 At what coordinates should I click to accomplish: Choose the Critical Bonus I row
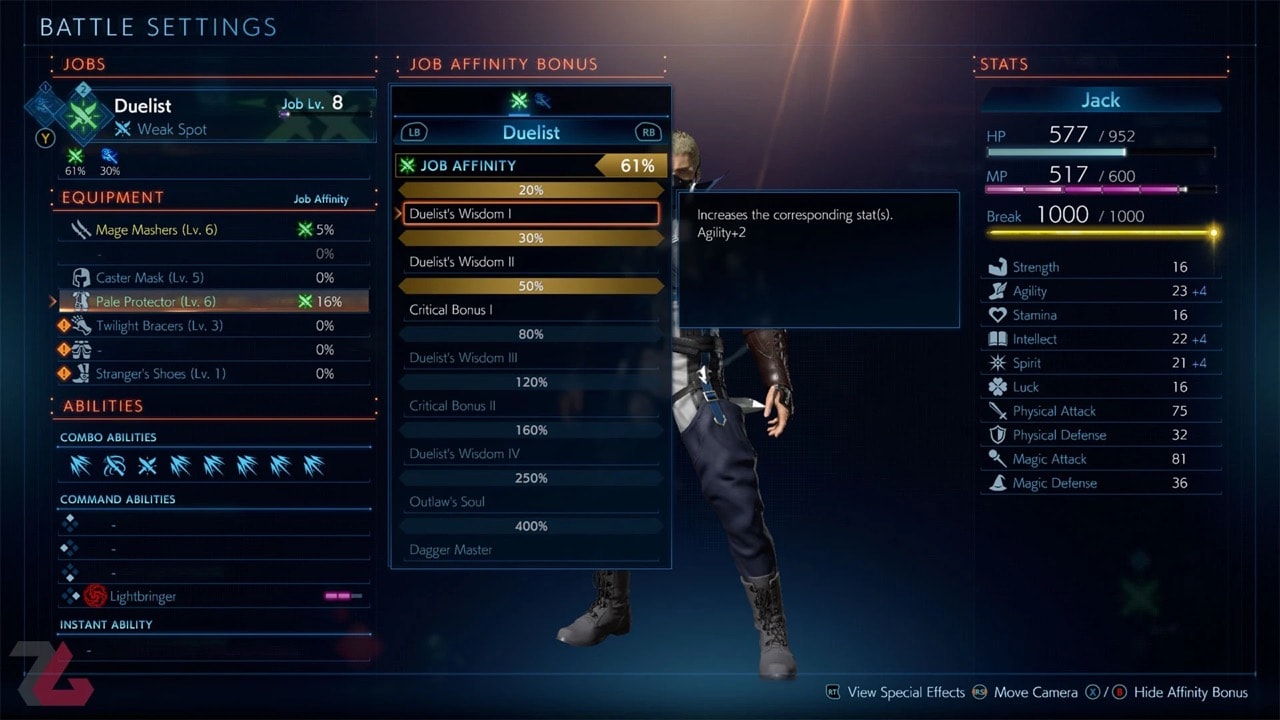pyautogui.click(x=530, y=310)
